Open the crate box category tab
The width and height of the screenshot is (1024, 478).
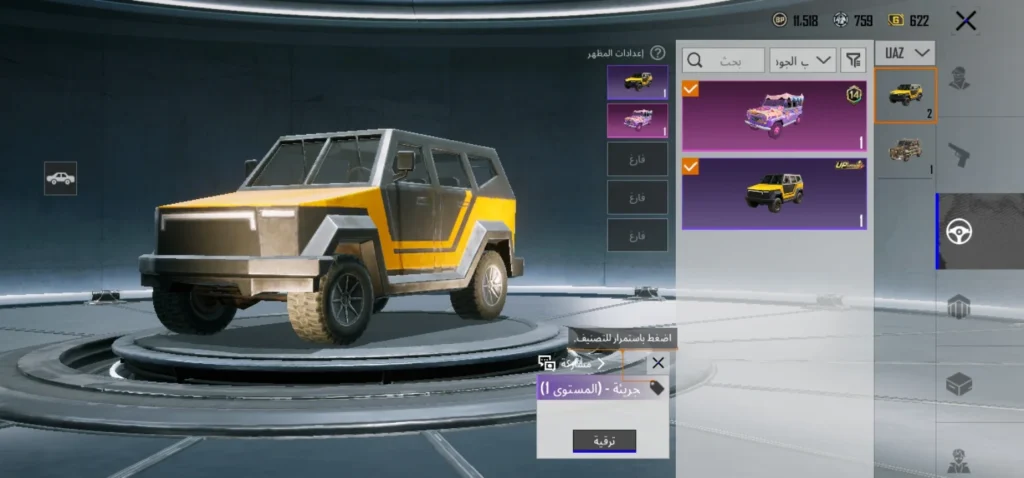[959, 383]
